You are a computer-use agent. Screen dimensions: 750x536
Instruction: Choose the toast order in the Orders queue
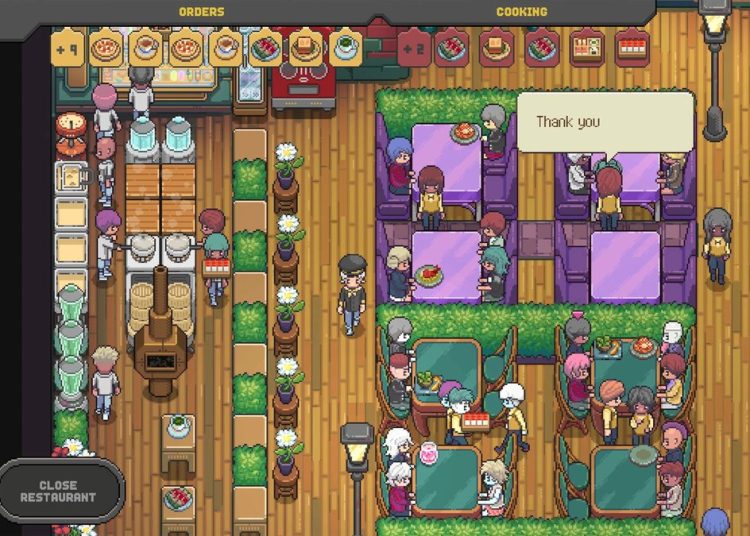[x=305, y=48]
